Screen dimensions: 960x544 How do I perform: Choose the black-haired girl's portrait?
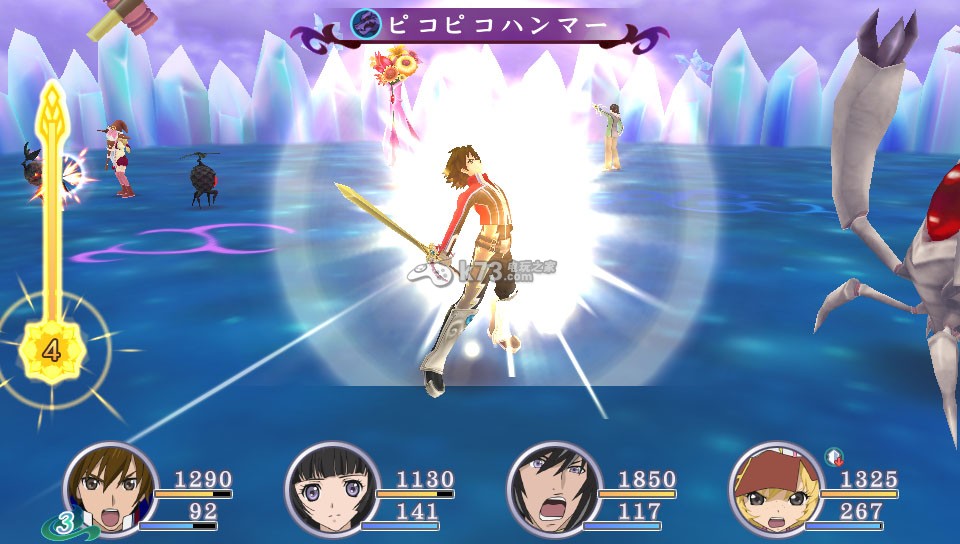tap(332, 488)
